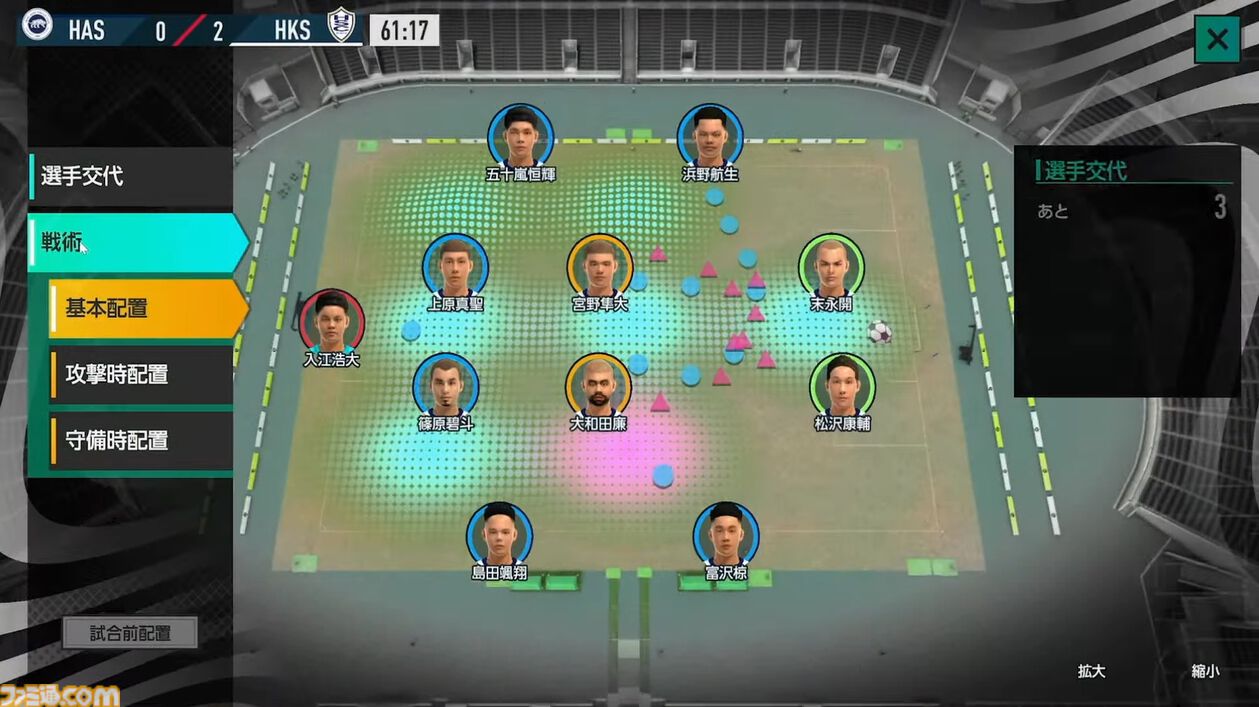Select player 島田颯翔 portrait
The height and width of the screenshot is (707, 1259).
click(499, 535)
